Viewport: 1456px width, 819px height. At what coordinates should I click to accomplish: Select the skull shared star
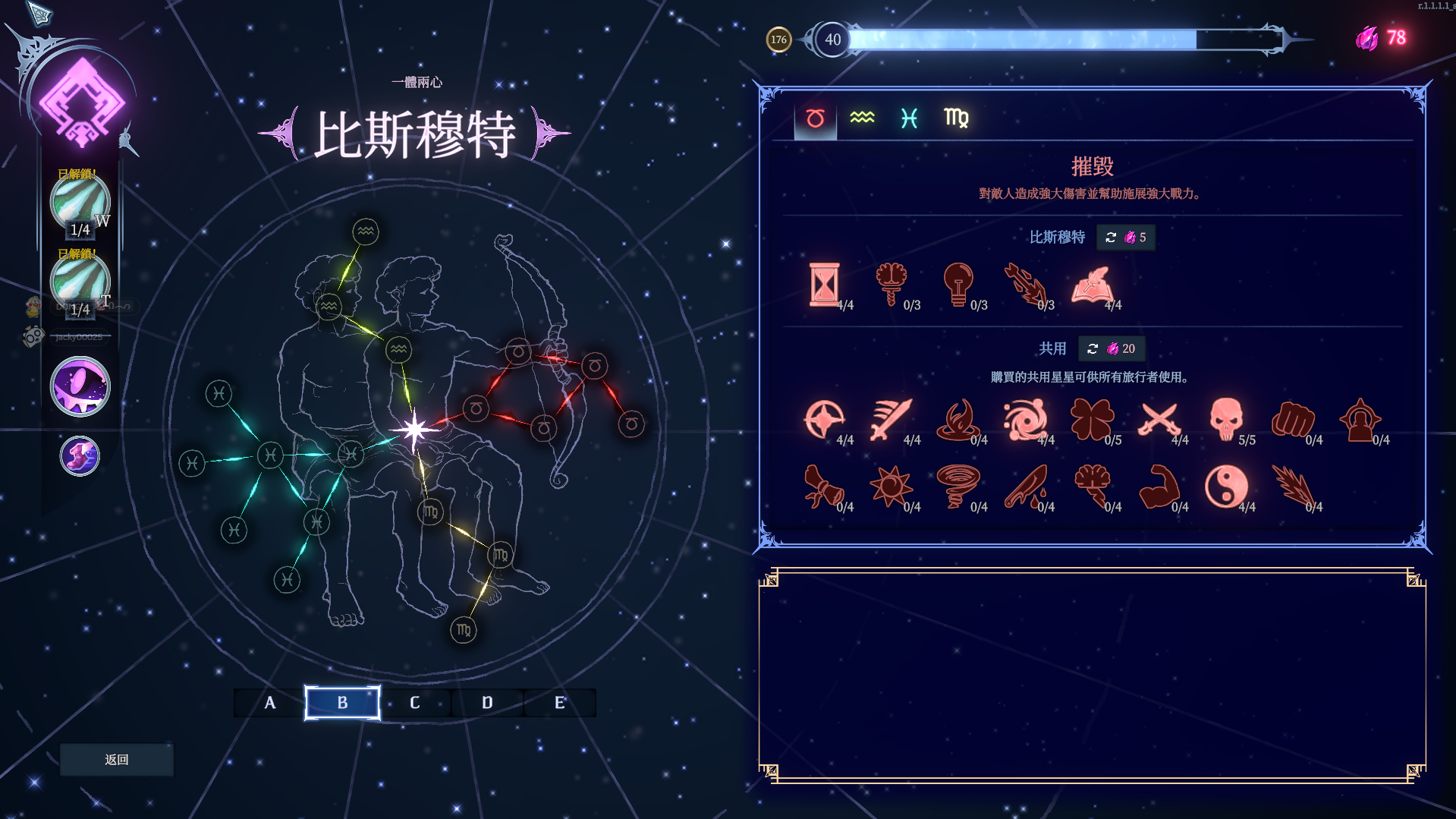tap(1226, 420)
